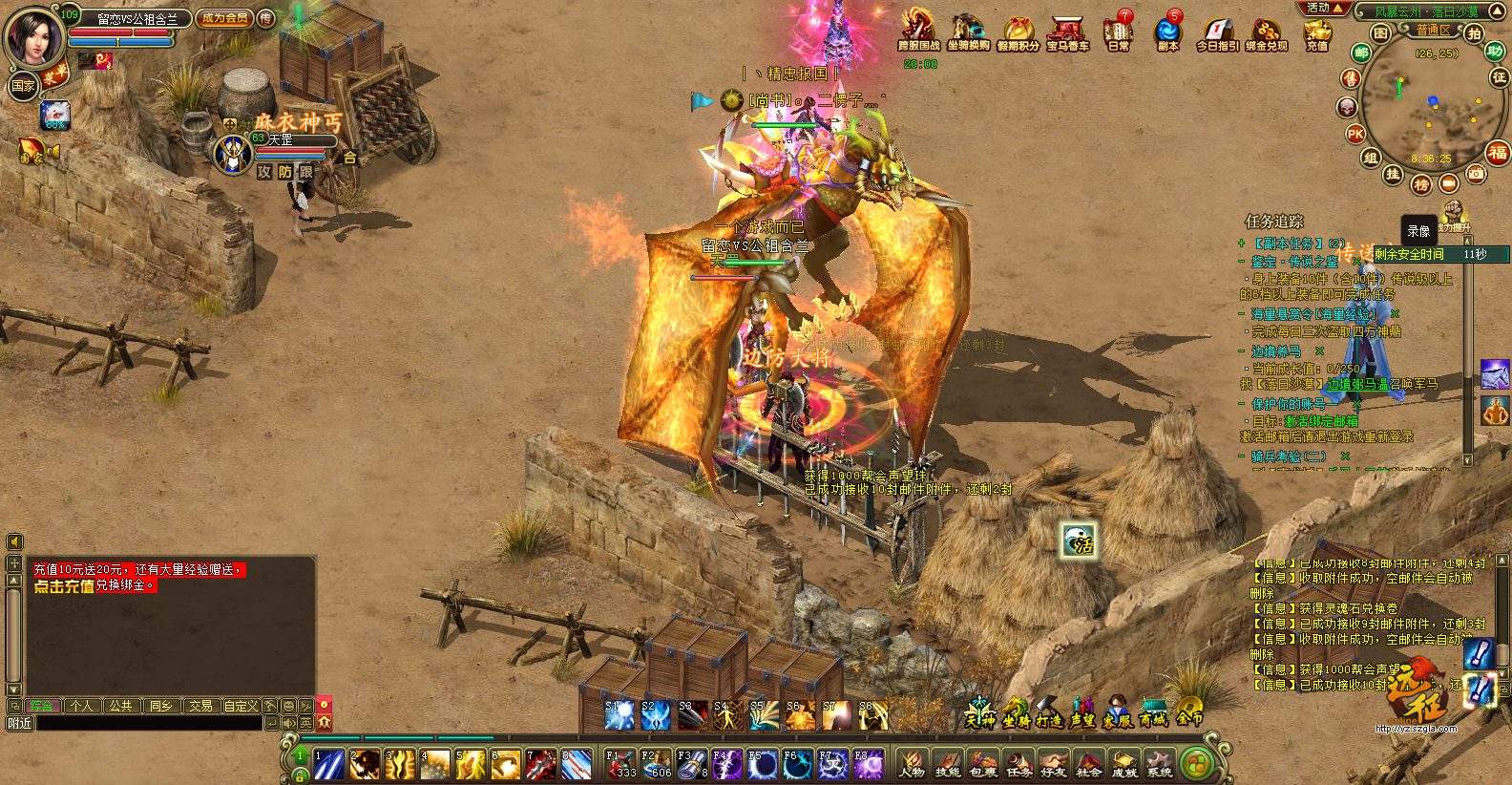Open 今日指引 today's guide calendar
This screenshot has height=785, width=1512.
click(1217, 32)
